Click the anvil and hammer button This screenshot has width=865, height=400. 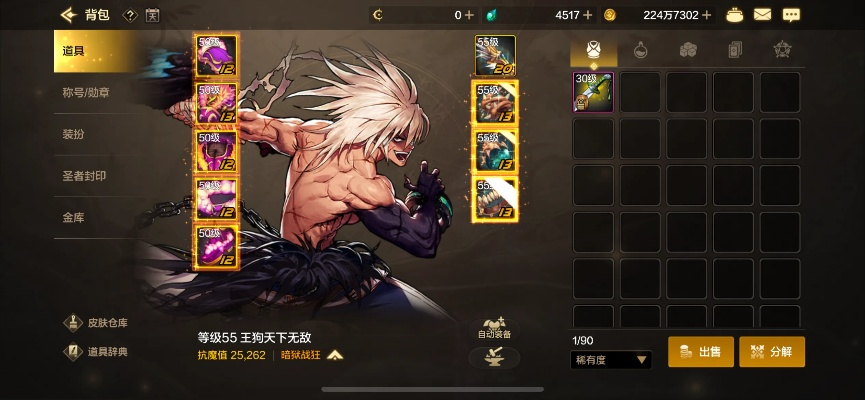click(x=494, y=357)
